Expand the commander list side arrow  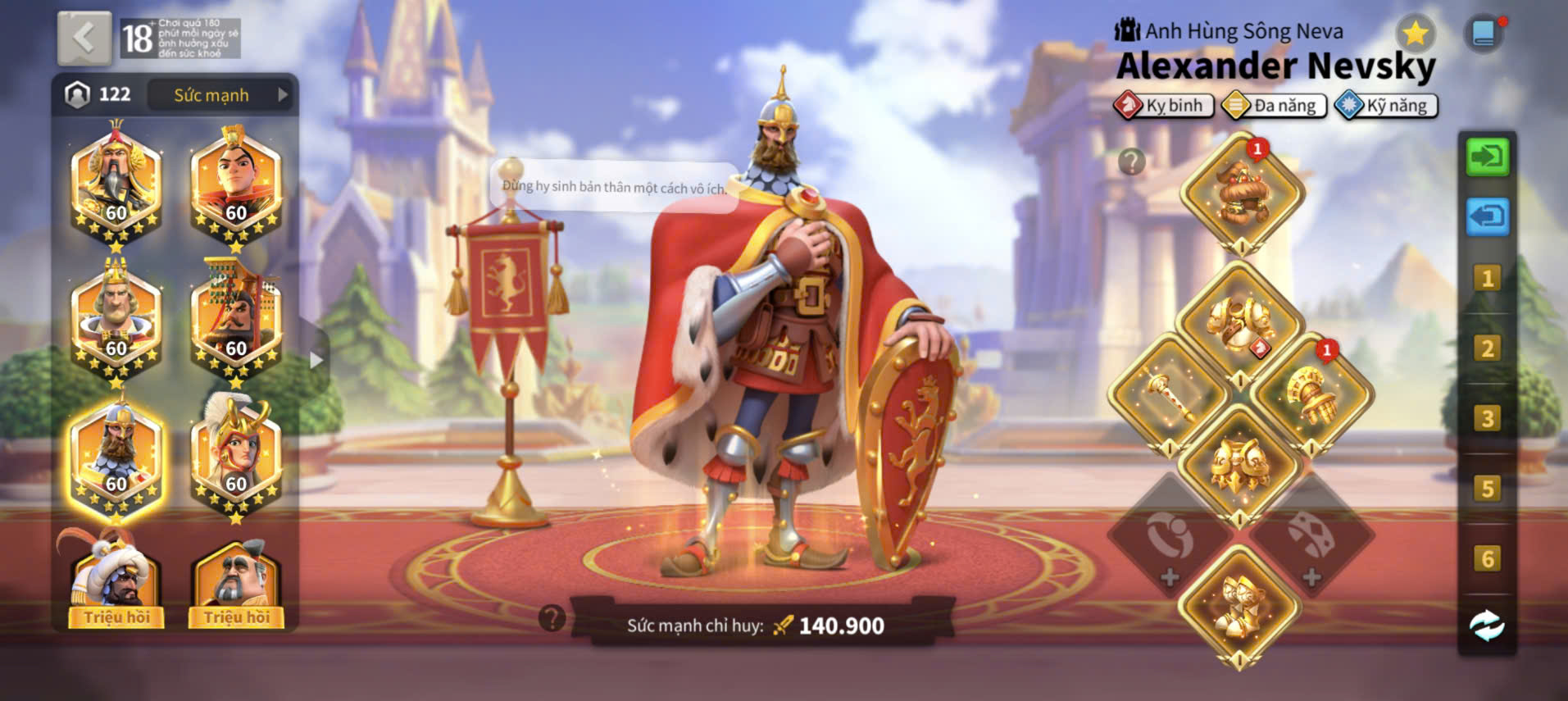pos(316,359)
